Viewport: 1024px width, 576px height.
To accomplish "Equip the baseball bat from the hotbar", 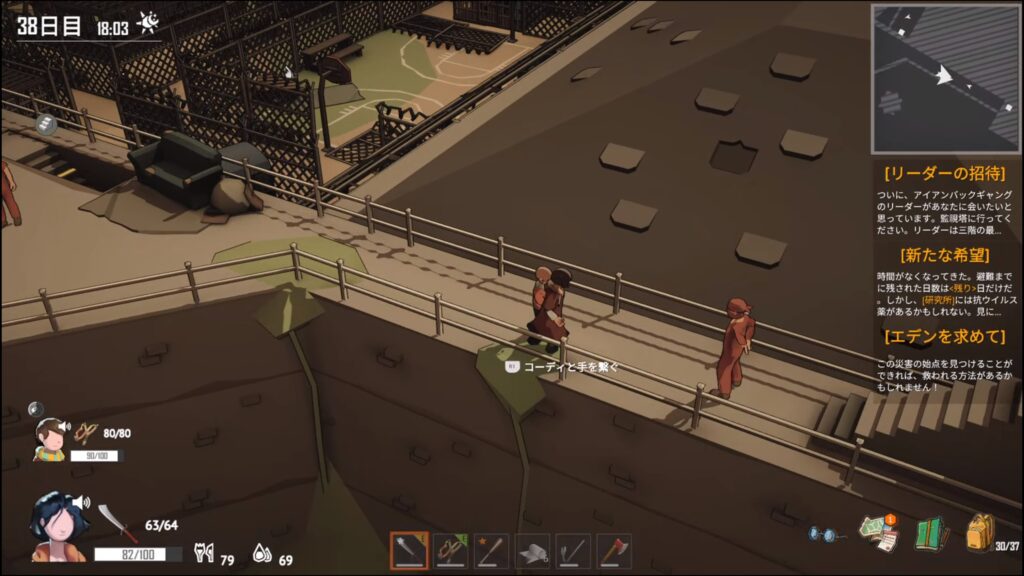I will tap(492, 551).
